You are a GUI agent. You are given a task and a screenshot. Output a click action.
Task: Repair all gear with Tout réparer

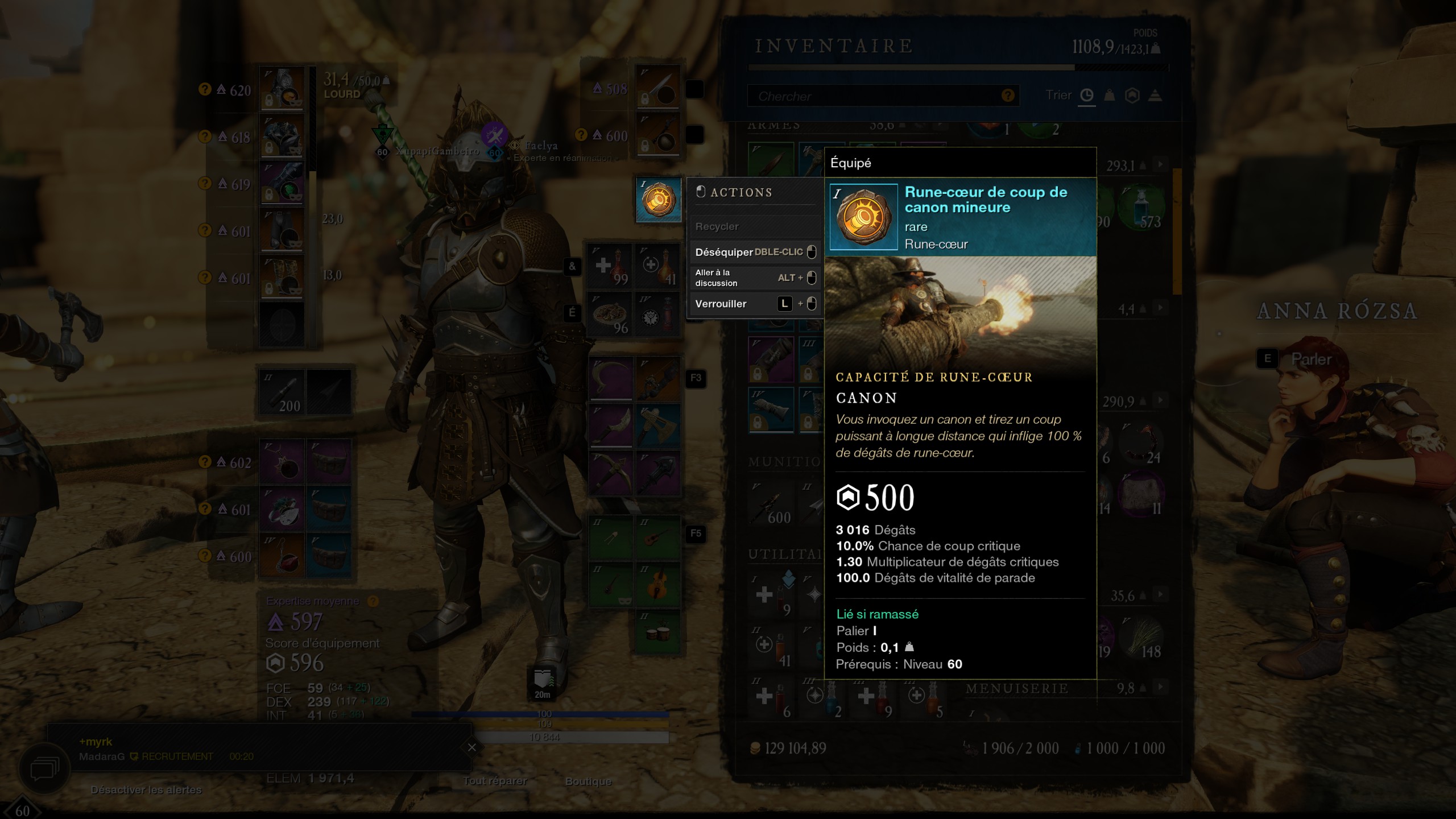[x=495, y=781]
